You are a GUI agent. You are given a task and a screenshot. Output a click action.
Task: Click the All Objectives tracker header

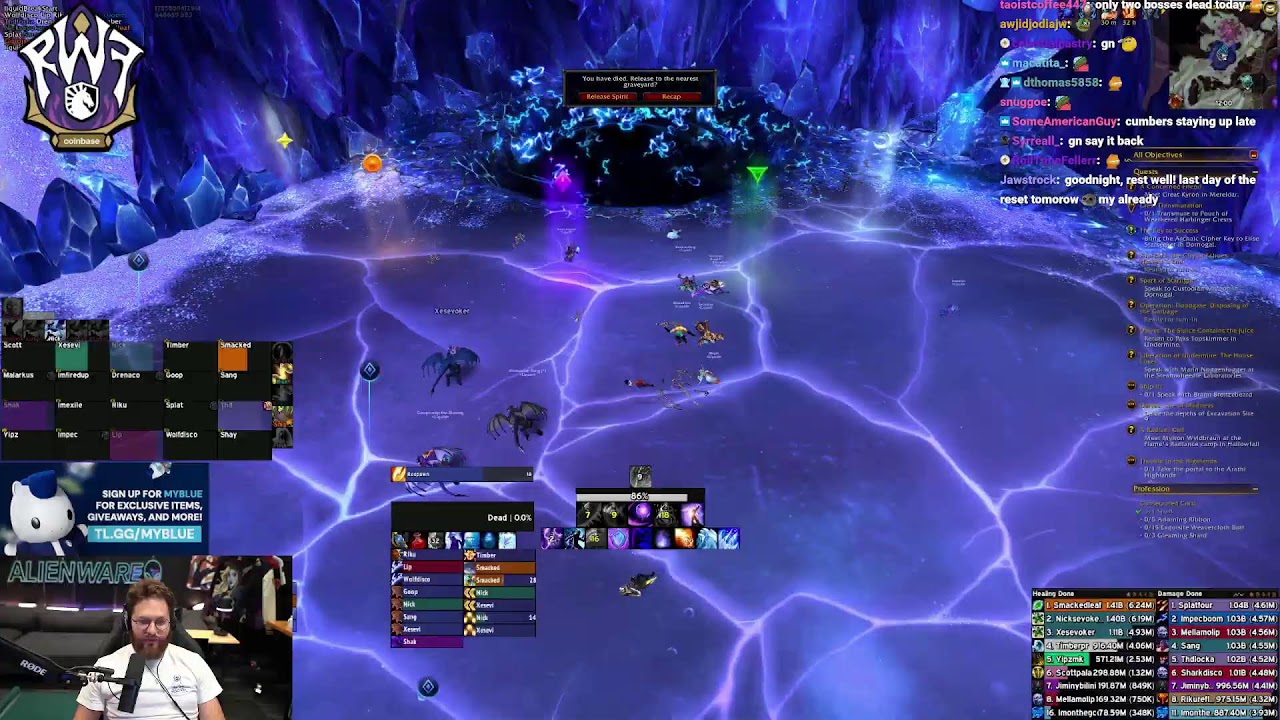pyautogui.click(x=1160, y=155)
